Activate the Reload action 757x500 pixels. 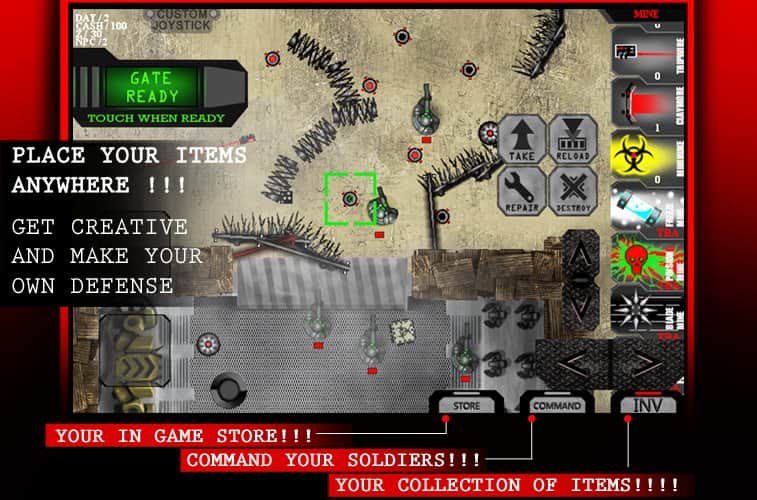(574, 138)
